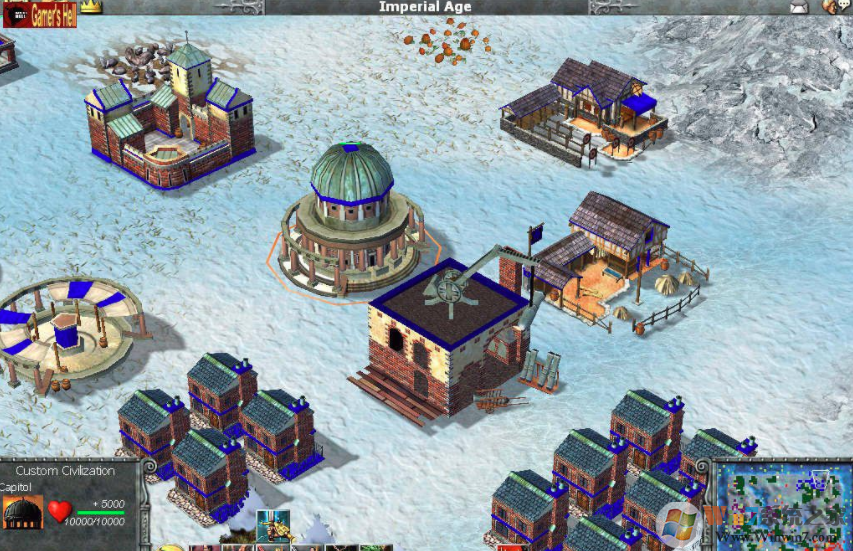Choose the warrior unit training icon

pyautogui.click(x=267, y=525)
